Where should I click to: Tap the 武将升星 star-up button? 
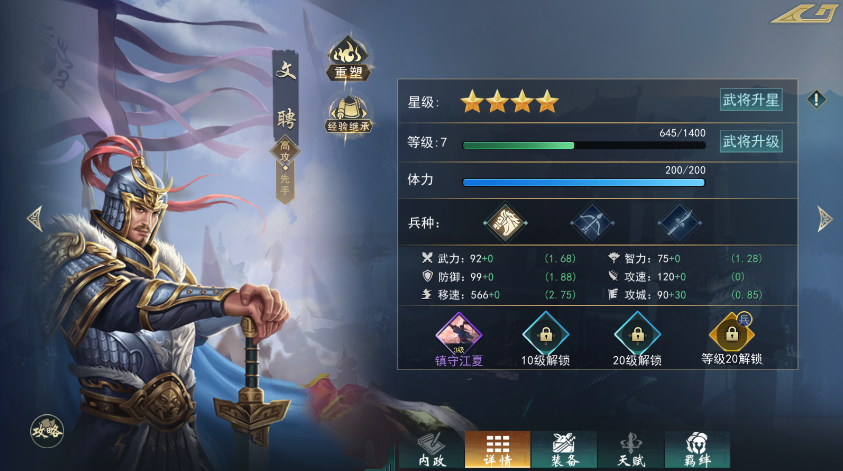751,100
